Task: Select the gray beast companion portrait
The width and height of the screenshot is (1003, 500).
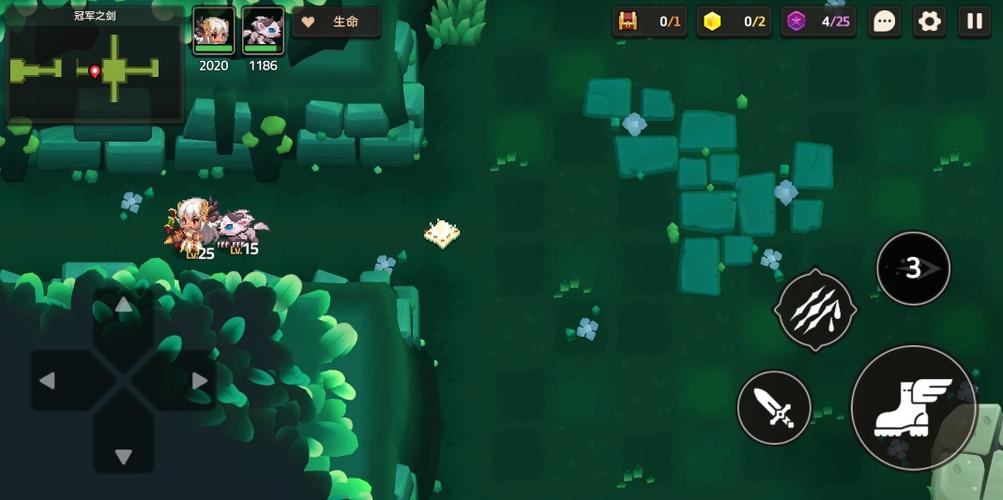Action: point(263,31)
